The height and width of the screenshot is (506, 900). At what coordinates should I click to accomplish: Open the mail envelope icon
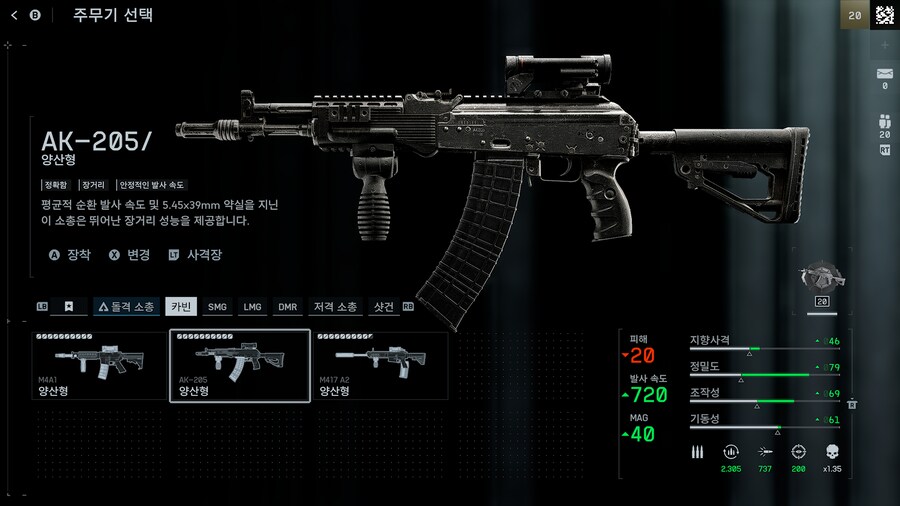(884, 73)
